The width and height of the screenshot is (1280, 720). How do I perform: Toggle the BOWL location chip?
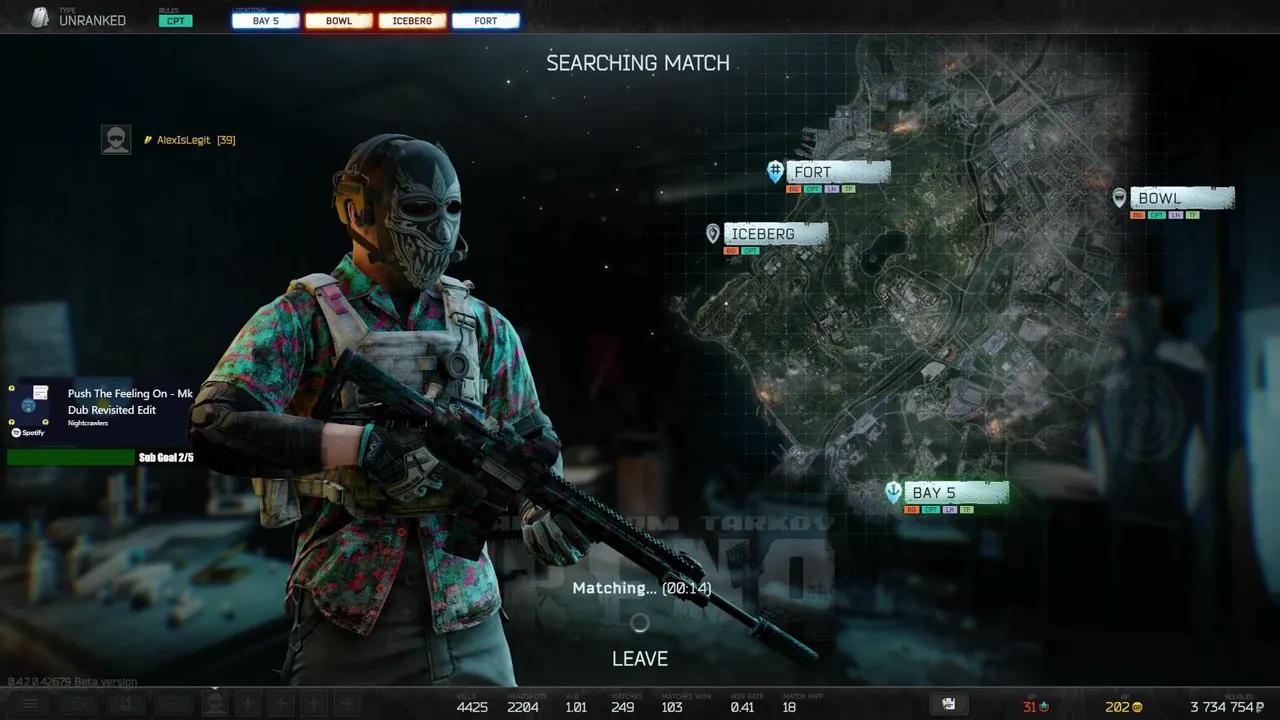(339, 21)
